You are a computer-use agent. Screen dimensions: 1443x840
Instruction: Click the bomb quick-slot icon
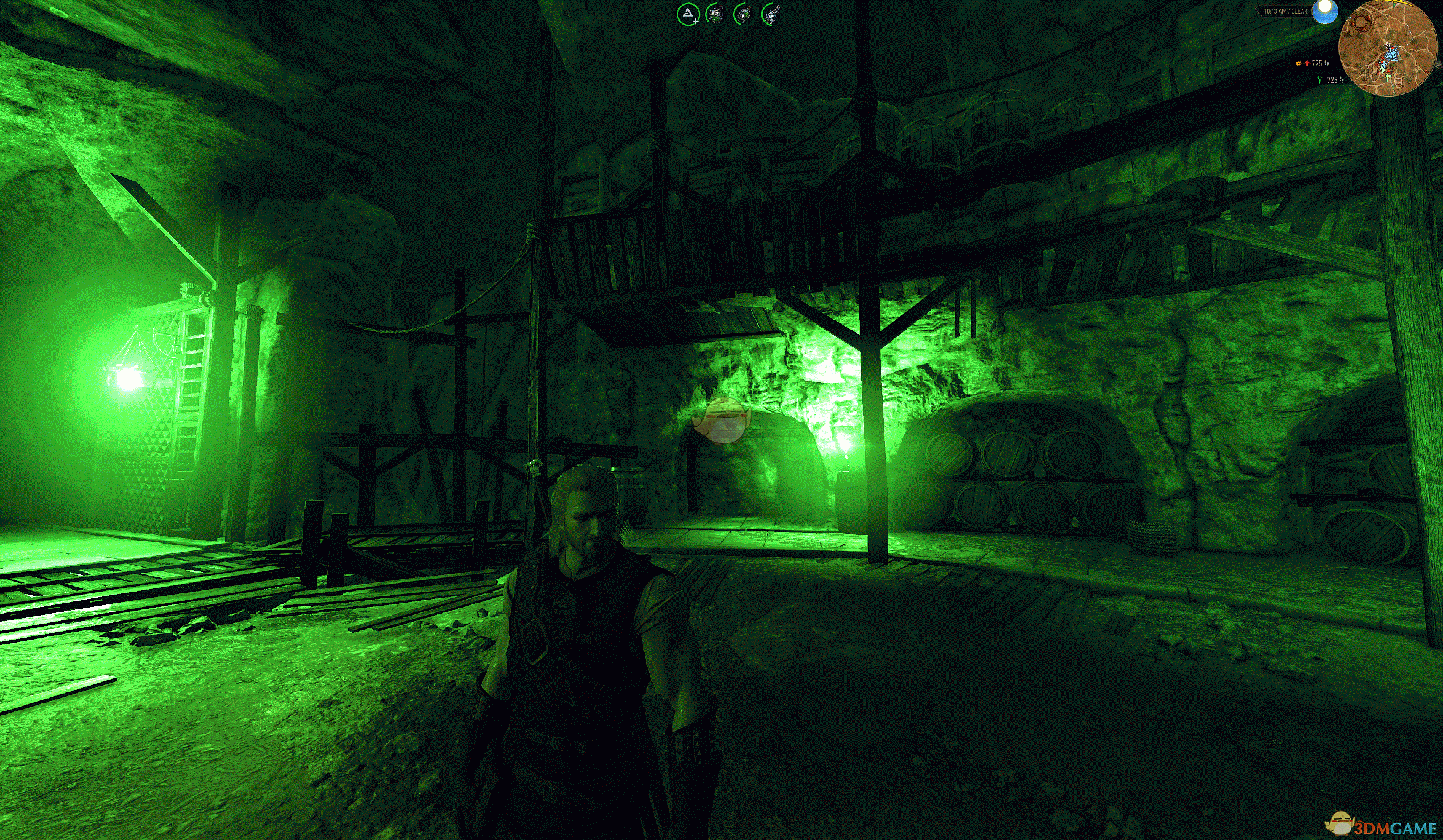(715, 14)
